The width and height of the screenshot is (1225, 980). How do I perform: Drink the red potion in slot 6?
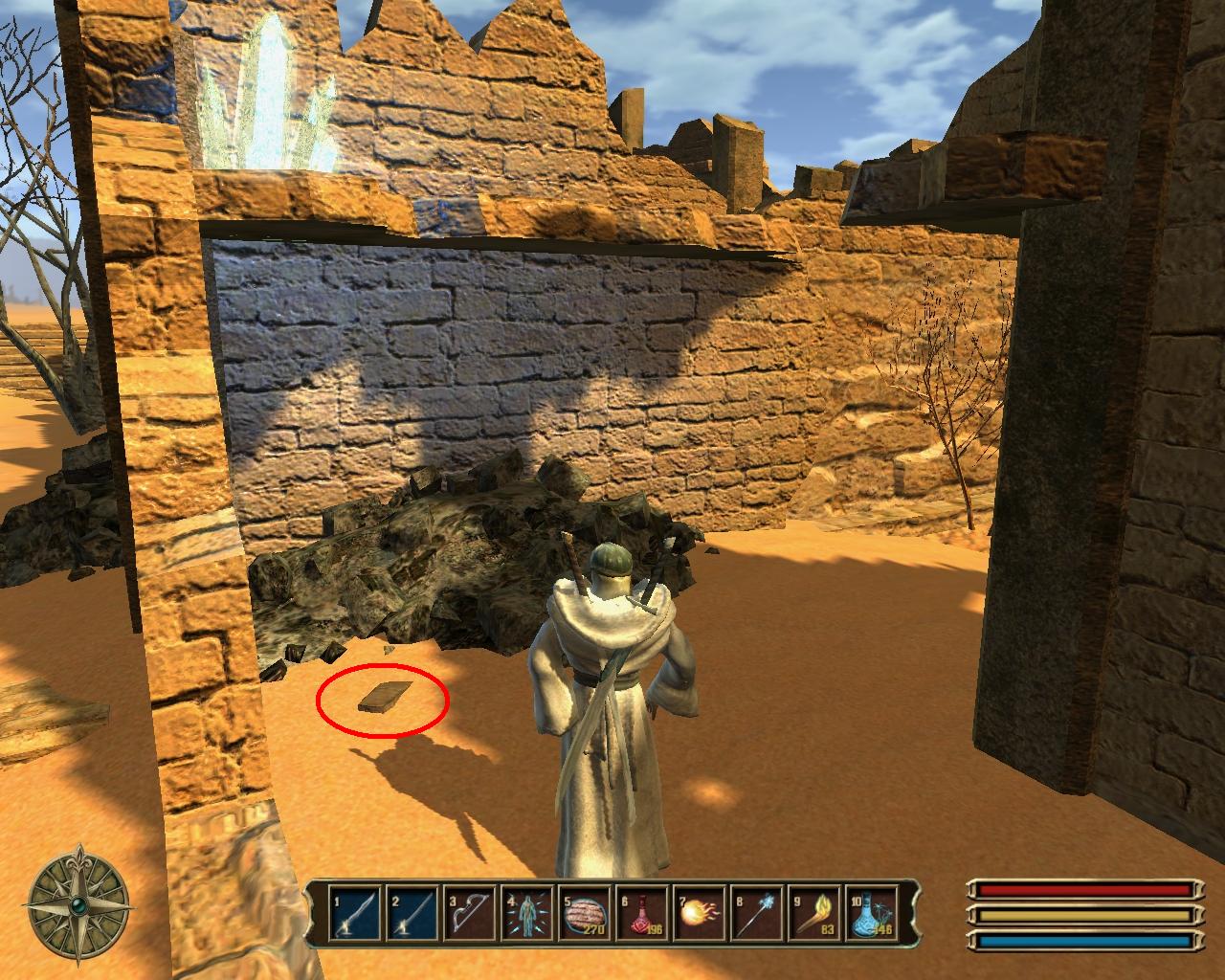pyautogui.click(x=640, y=913)
